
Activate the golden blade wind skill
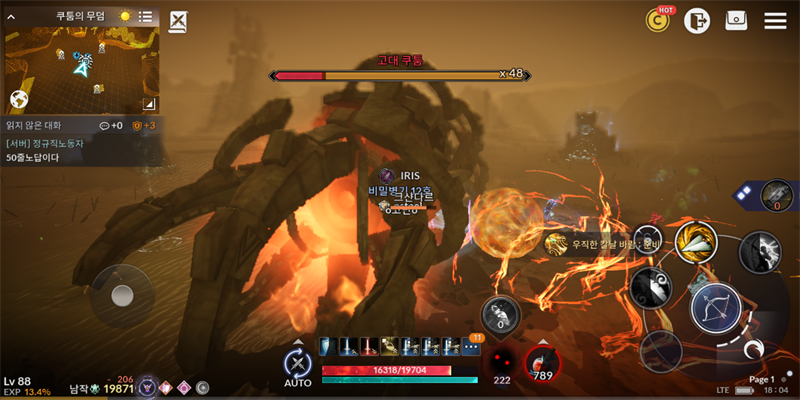click(695, 241)
